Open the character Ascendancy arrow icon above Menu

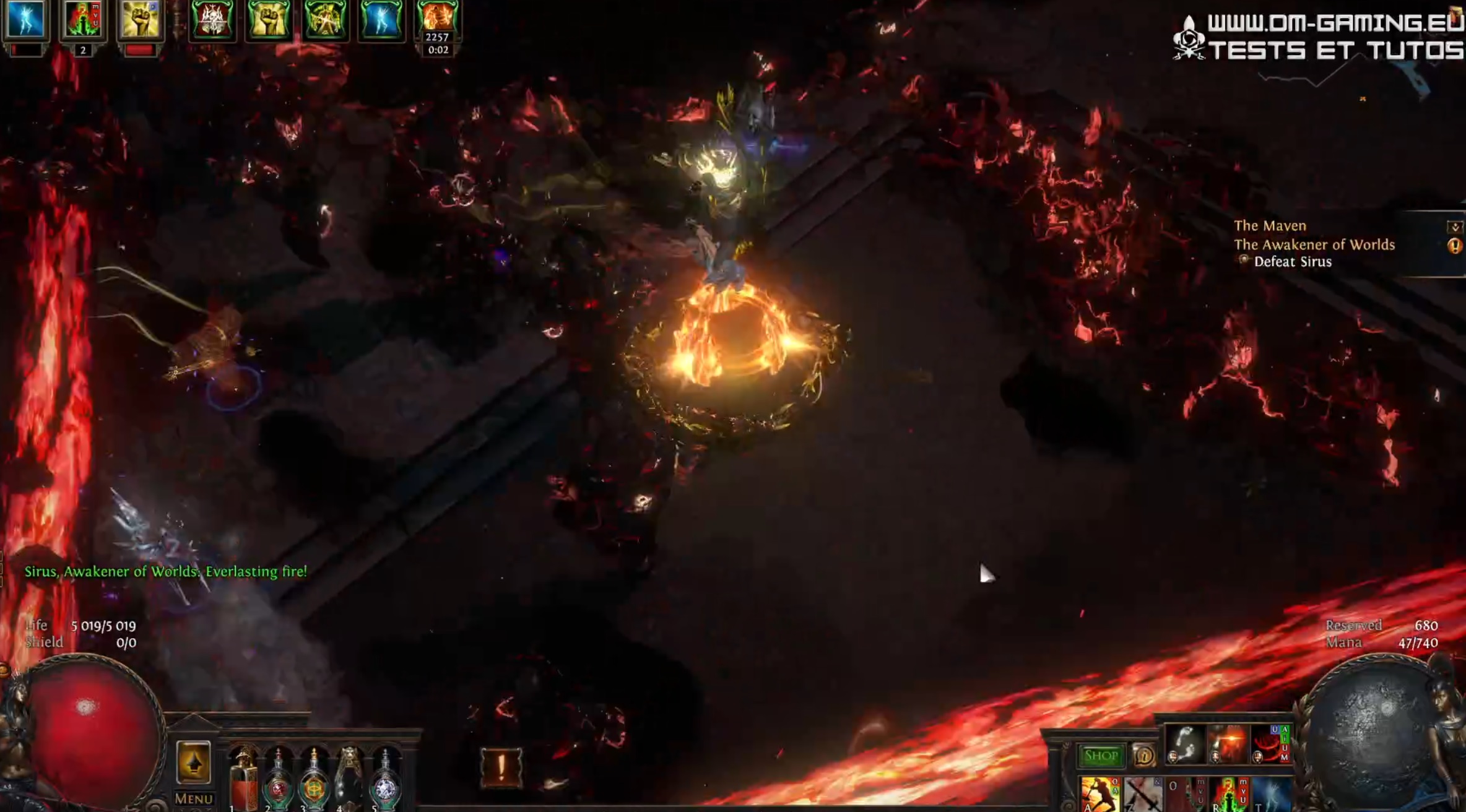coord(194,762)
